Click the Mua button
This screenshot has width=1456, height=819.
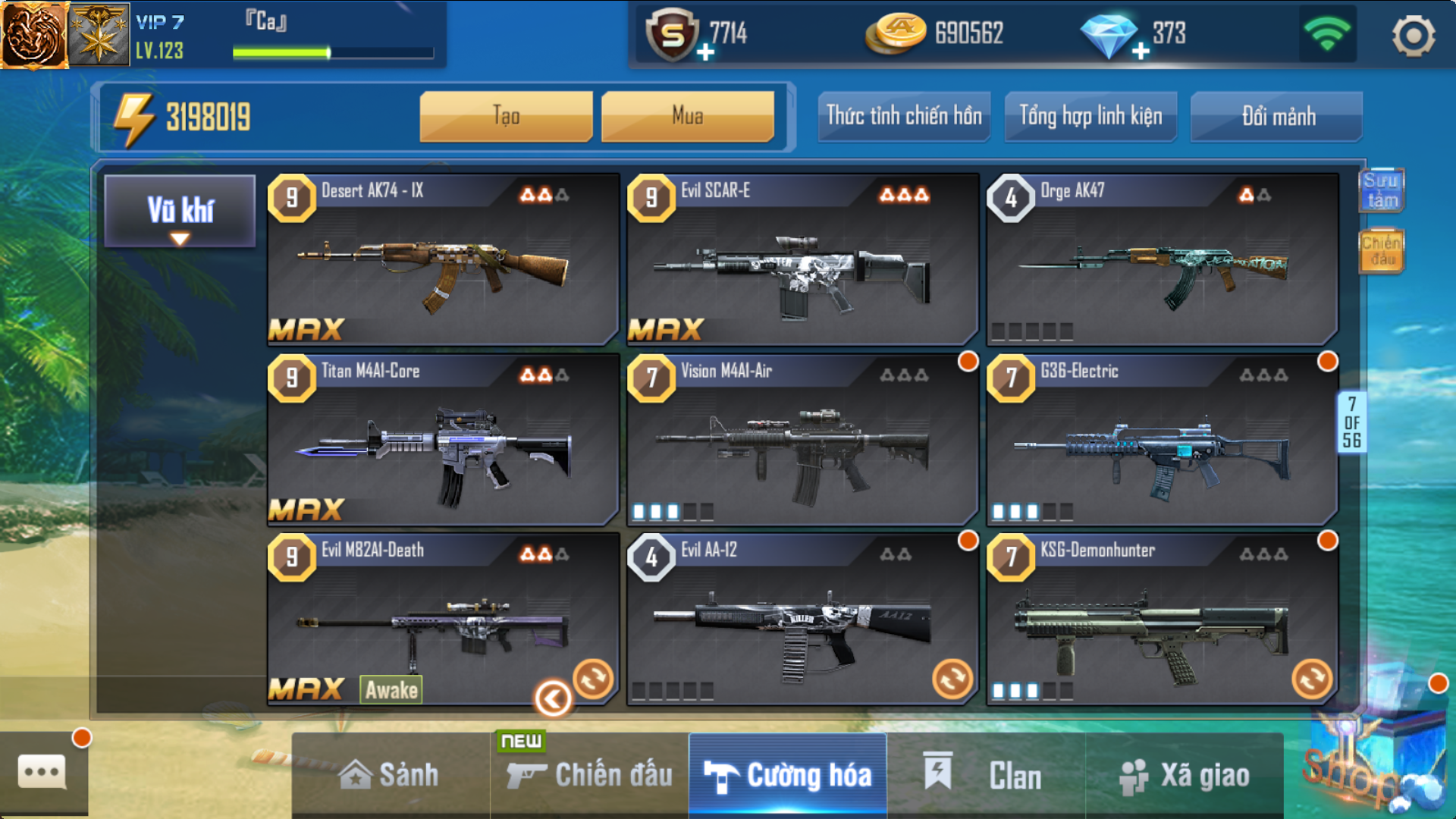687,116
